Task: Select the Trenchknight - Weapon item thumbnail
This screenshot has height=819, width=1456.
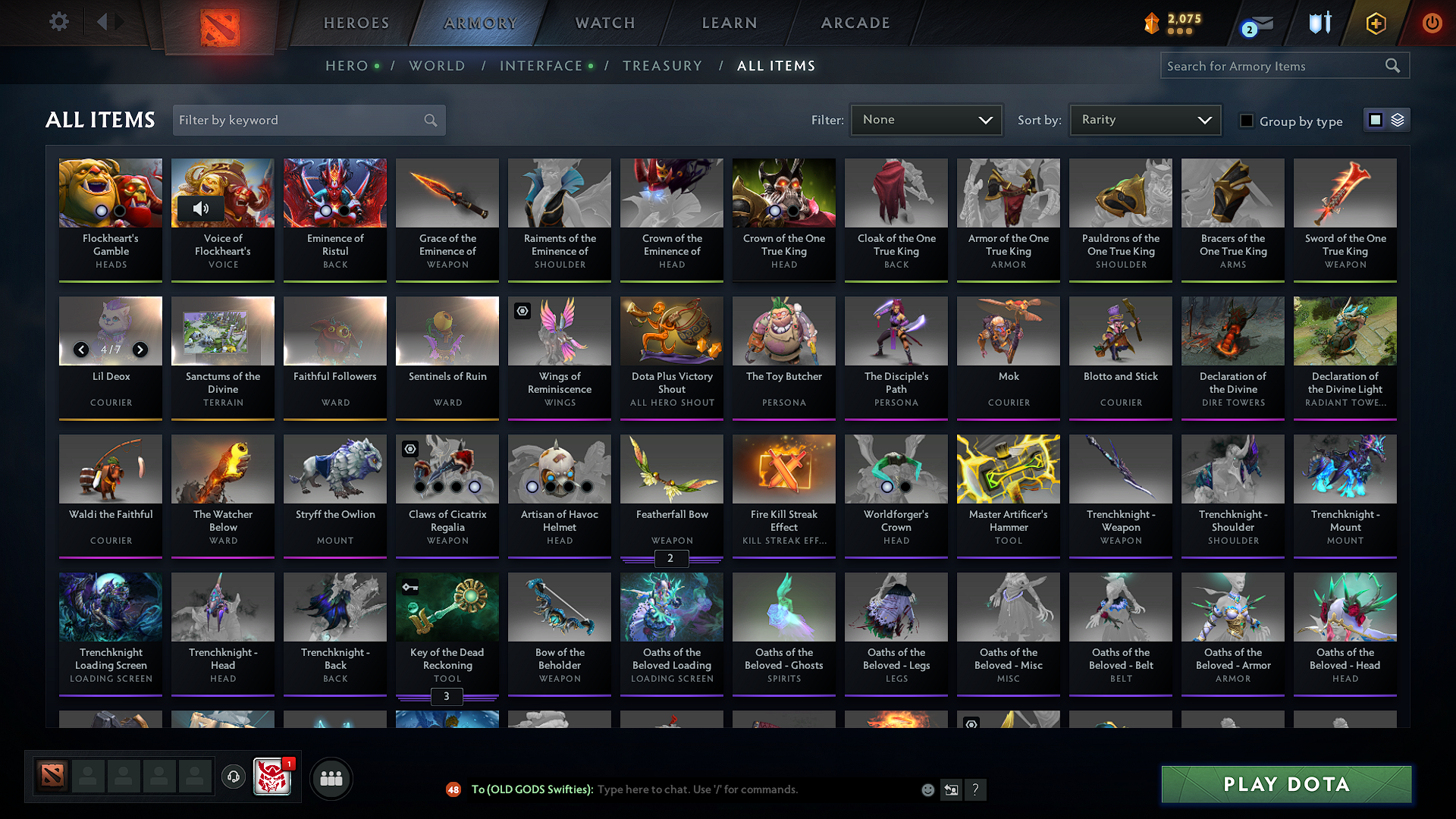Action: [1120, 469]
